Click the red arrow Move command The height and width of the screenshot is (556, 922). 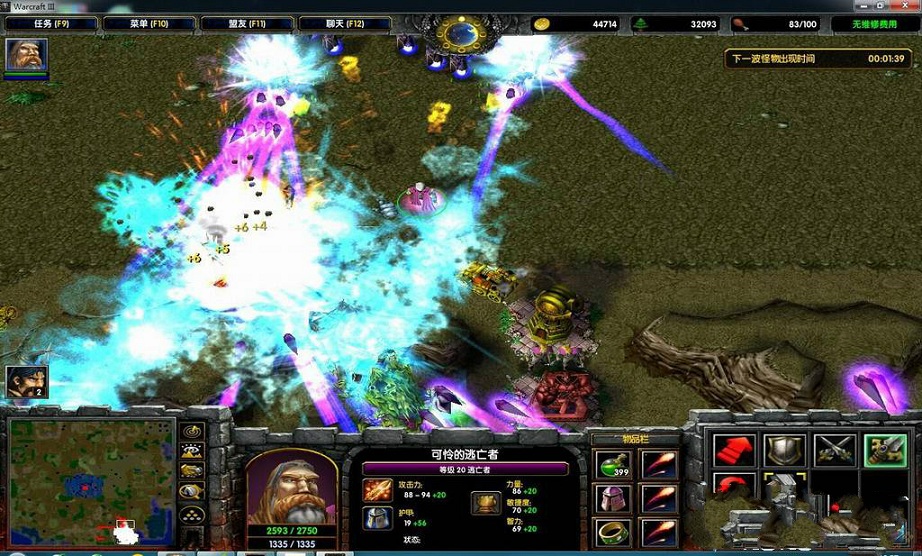[733, 450]
